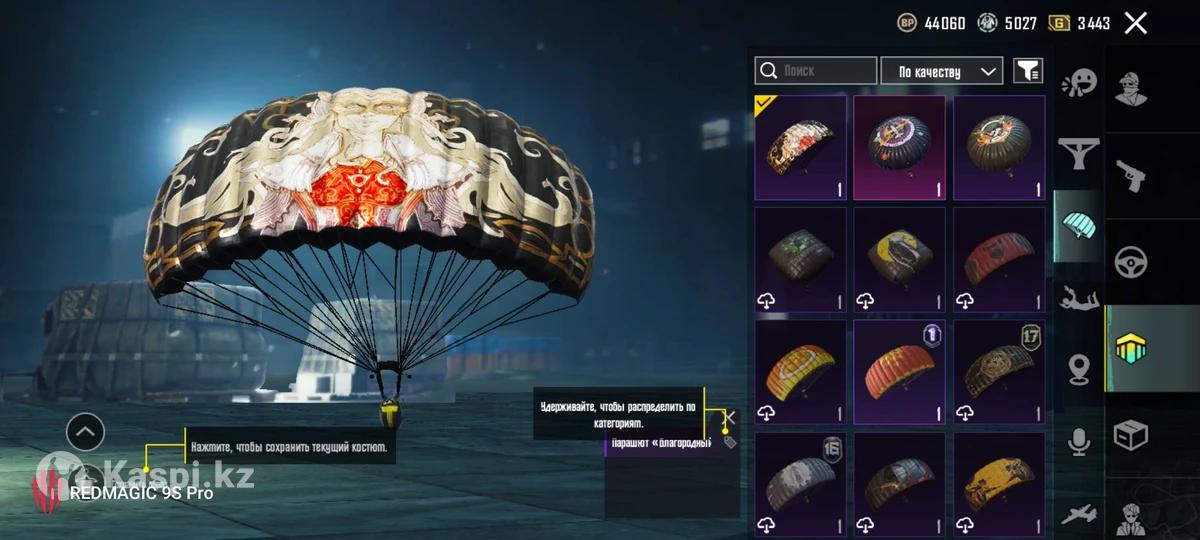
Task: Select the equipped white-and-red ornate parachute
Action: click(x=800, y=147)
